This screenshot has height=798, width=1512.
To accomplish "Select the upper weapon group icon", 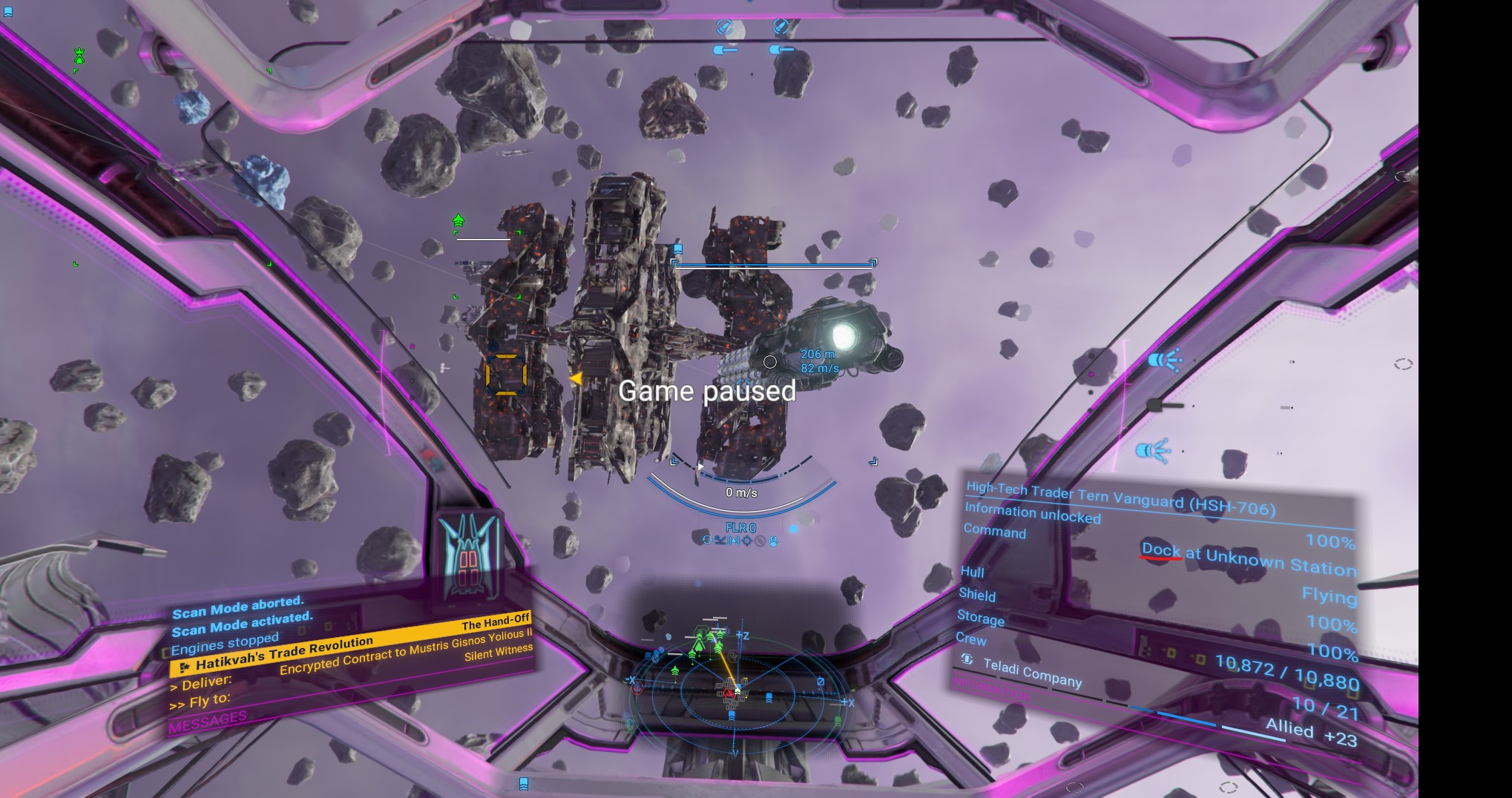I will click(x=1163, y=360).
